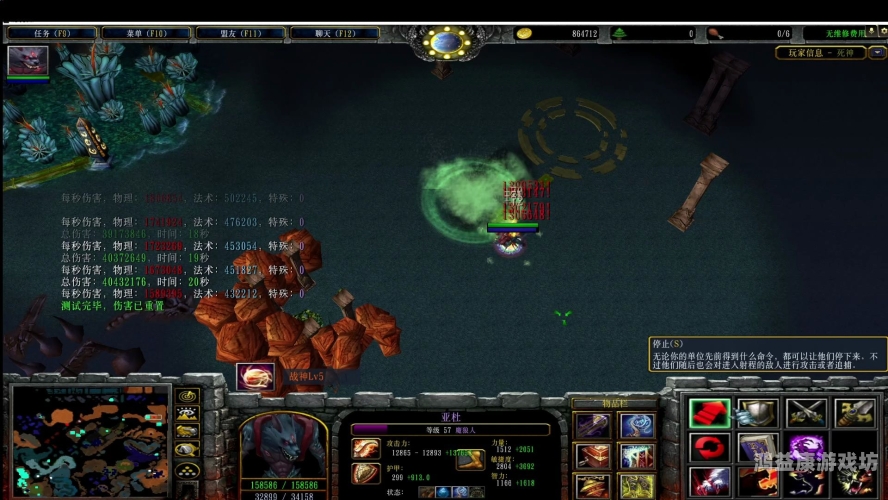Viewport: 888px width, 500px height.
Task: Select the Patrol command icon
Action: (x=853, y=413)
